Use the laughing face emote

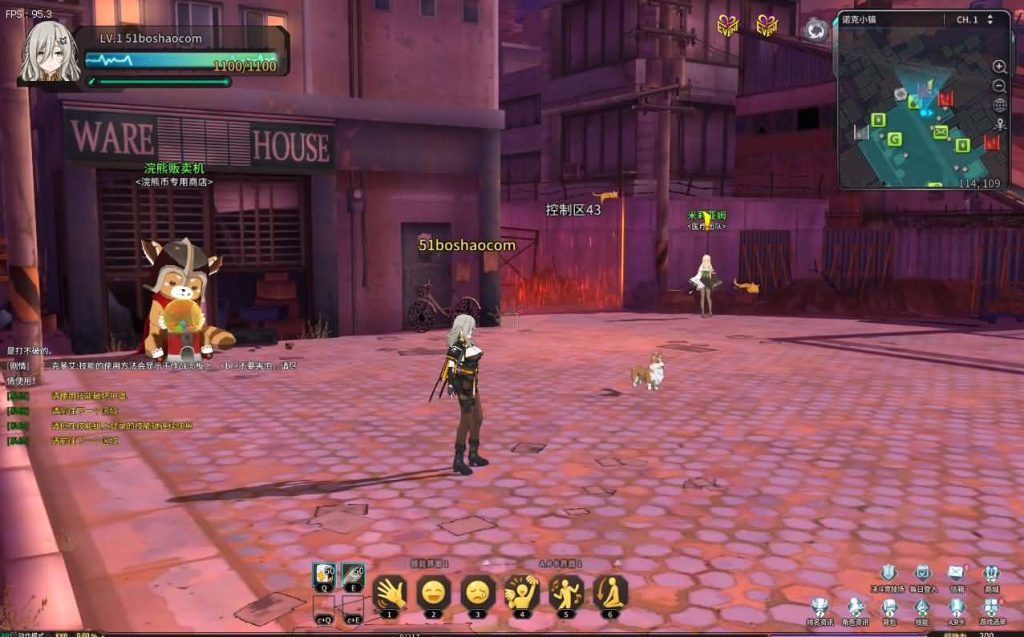coord(433,593)
